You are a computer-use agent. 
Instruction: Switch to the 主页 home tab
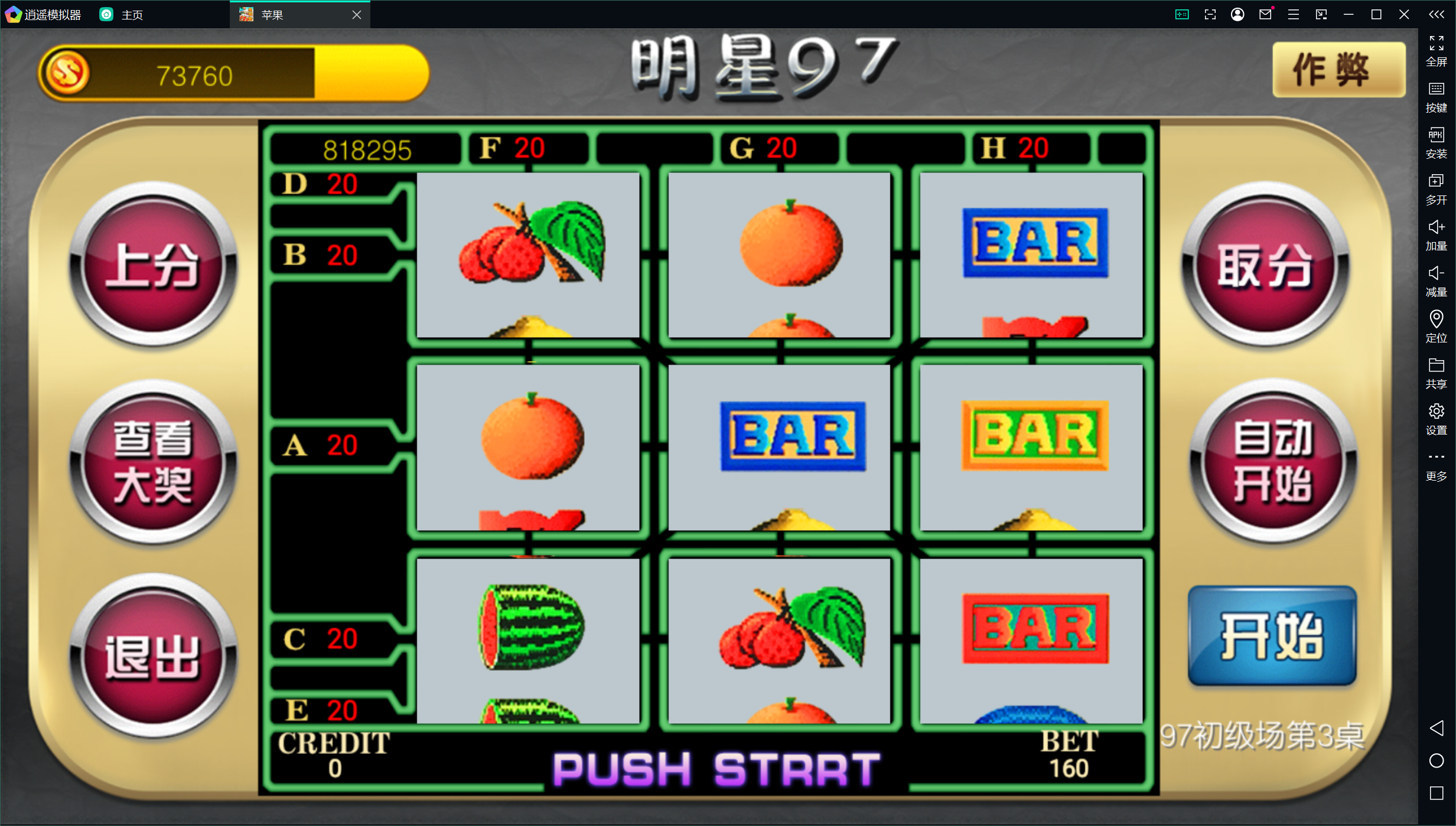pyautogui.click(x=123, y=15)
